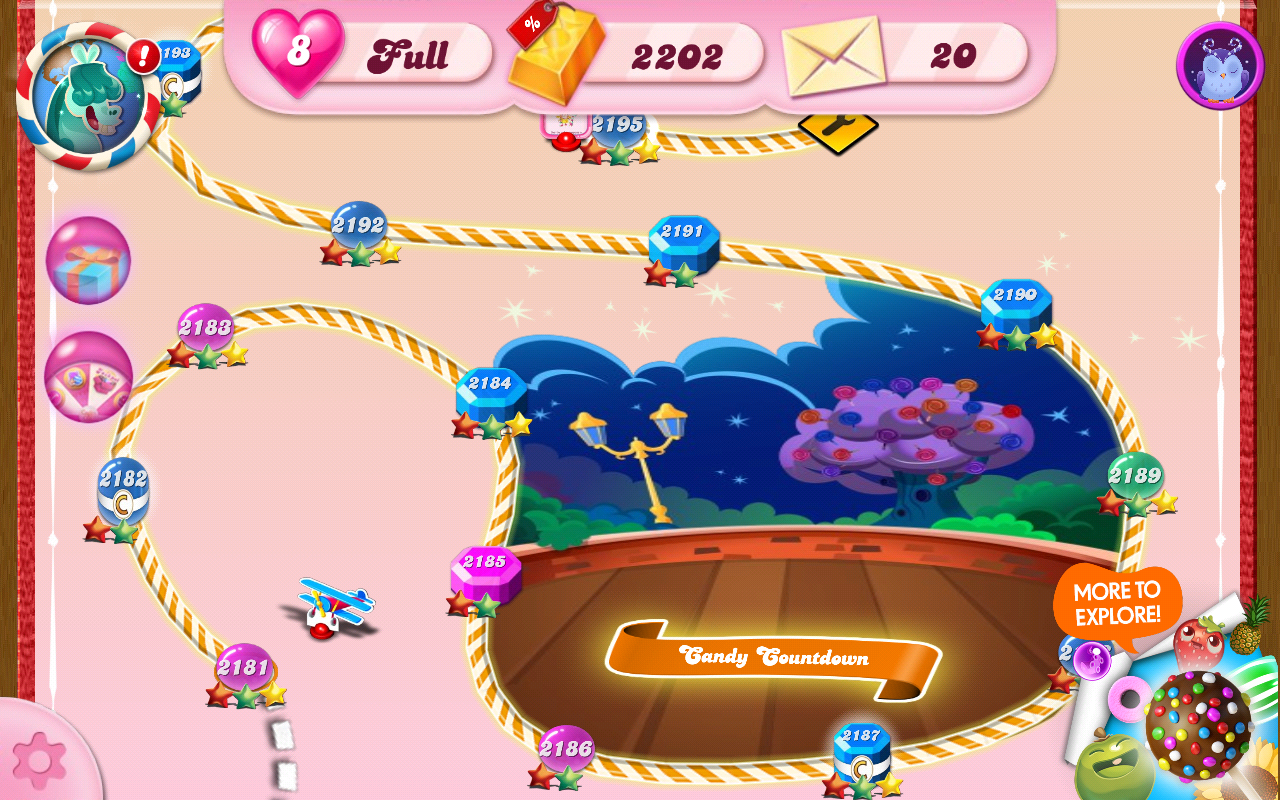Open the daily gift box icon
The height and width of the screenshot is (800, 1280).
click(88, 262)
